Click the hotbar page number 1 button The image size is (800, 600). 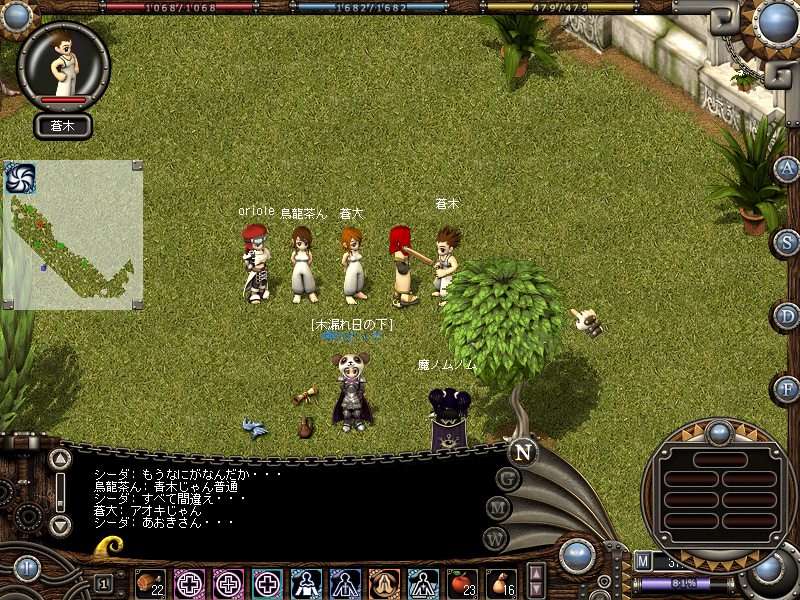[x=104, y=583]
